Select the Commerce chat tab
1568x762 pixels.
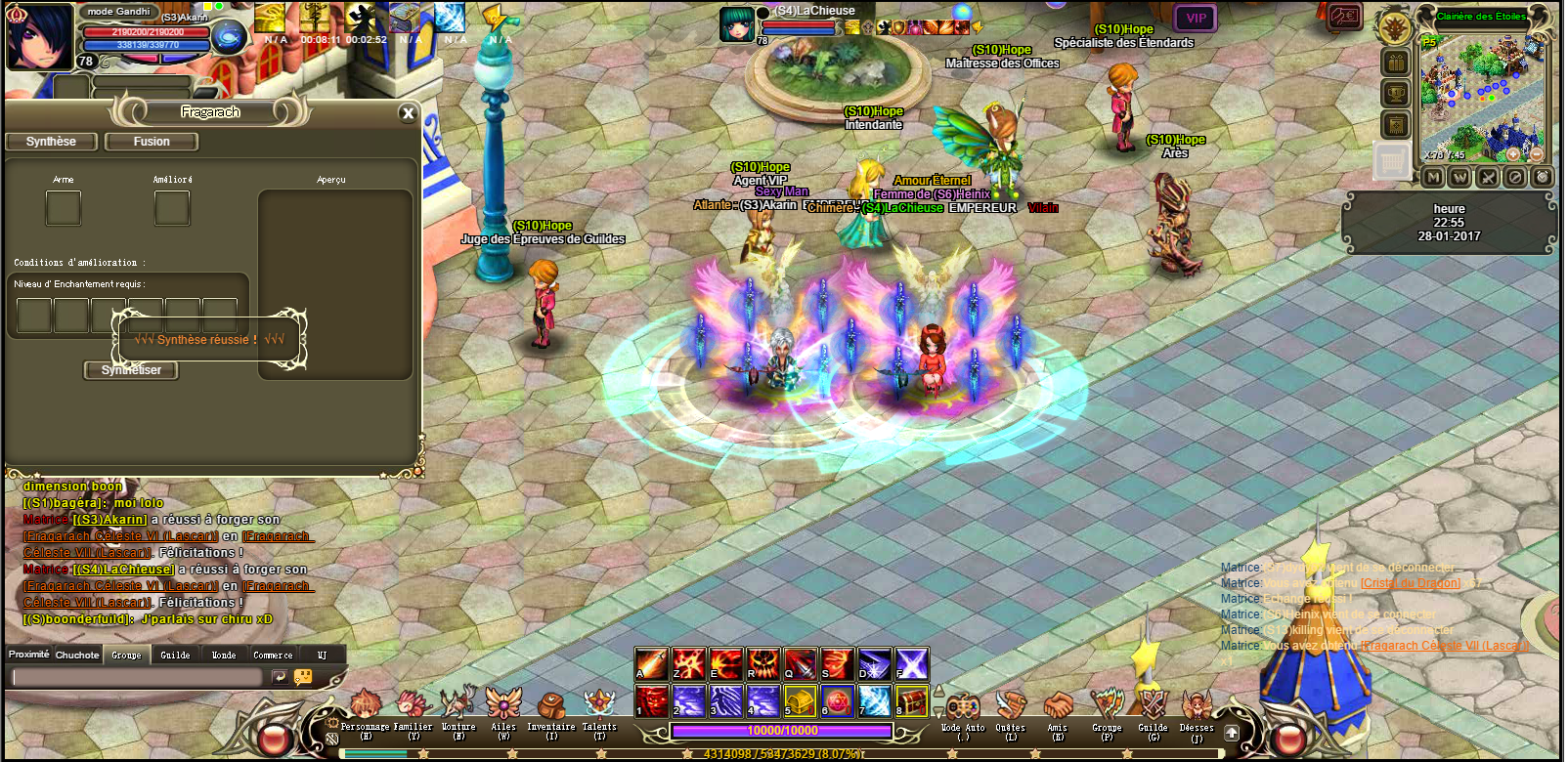[x=273, y=655]
